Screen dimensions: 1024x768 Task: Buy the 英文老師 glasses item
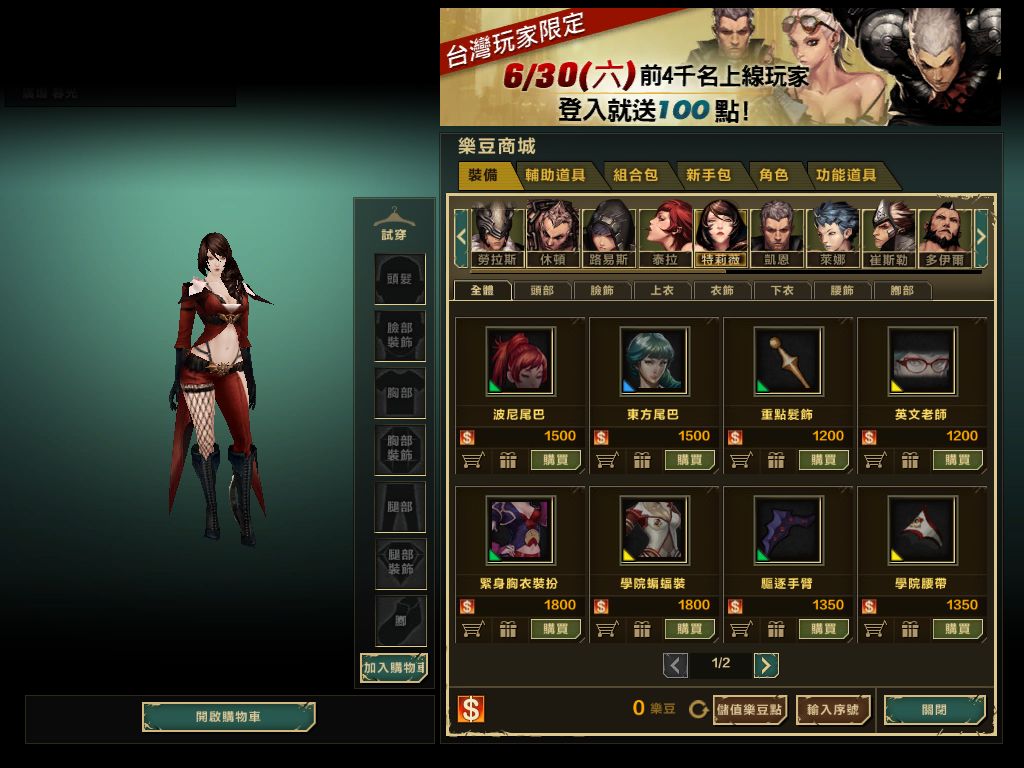tap(957, 460)
